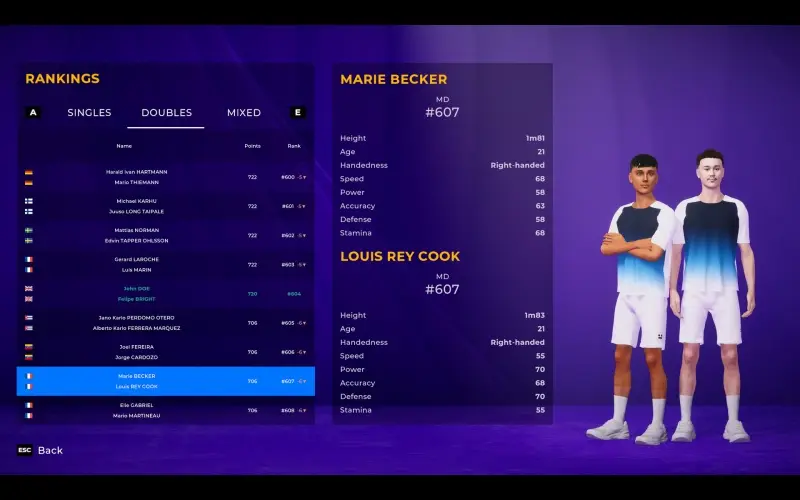Click the highlighted Becker and Rey Cook row
Image resolution: width=800 pixels, height=500 pixels.
(165, 381)
